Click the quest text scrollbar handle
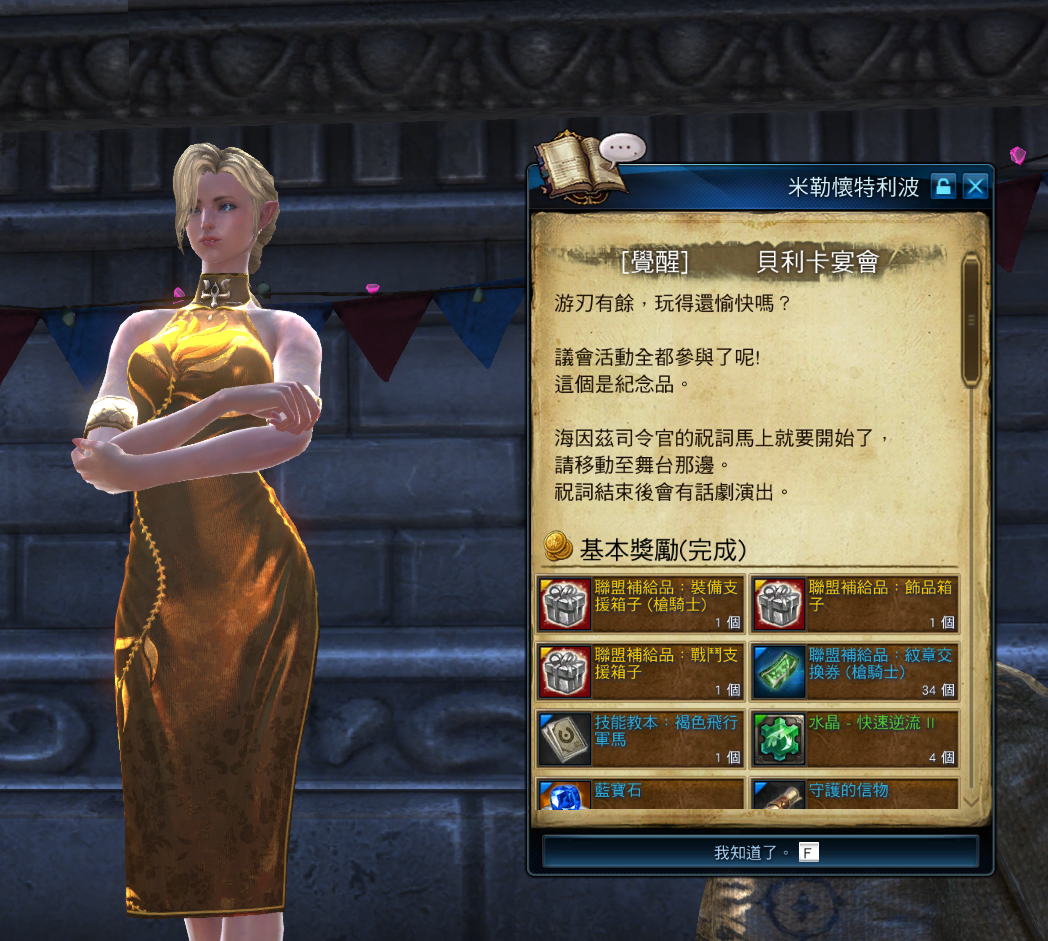The image size is (1048, 941). [x=970, y=320]
